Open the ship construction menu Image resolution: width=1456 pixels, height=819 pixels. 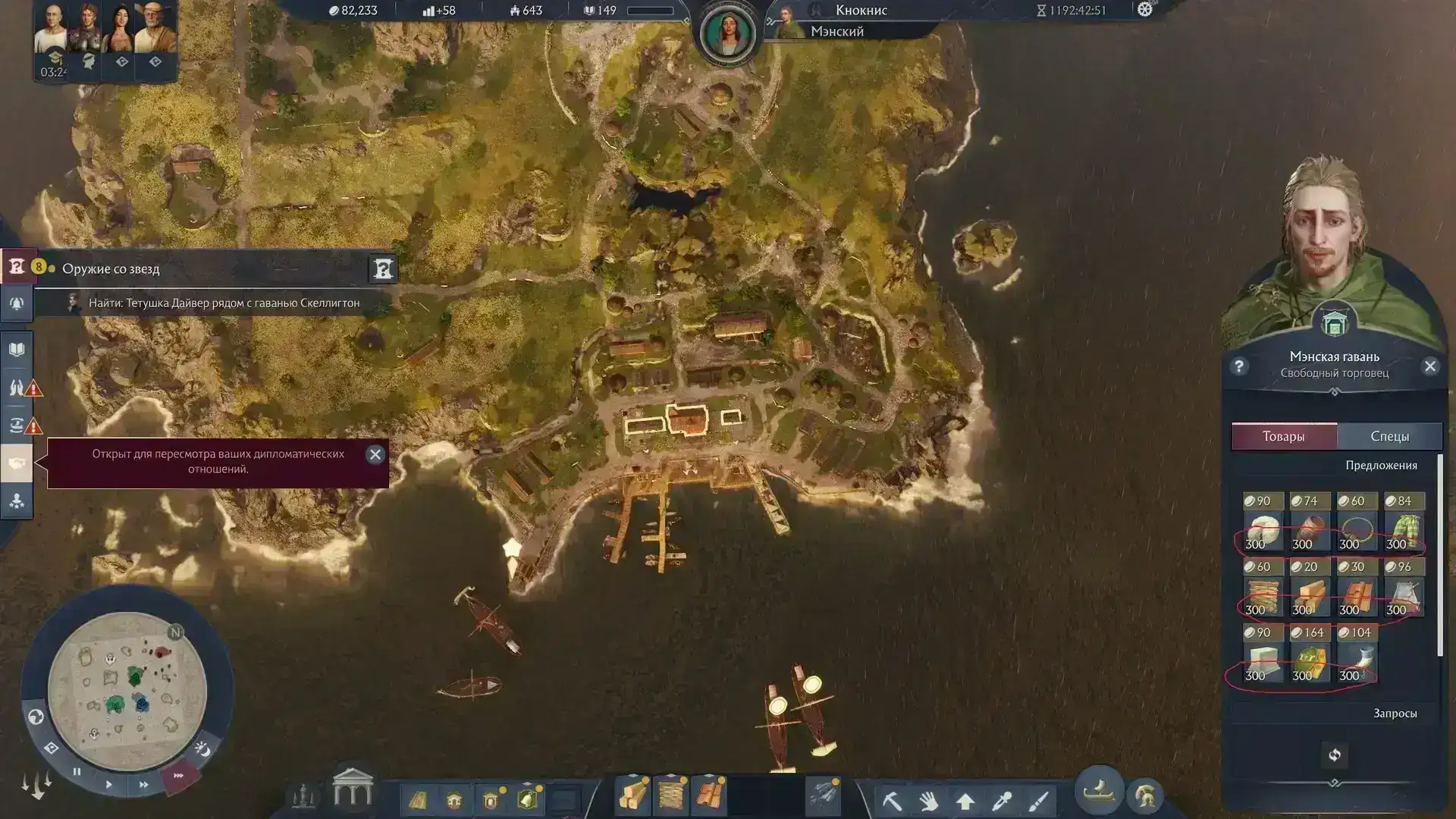pos(1099,791)
